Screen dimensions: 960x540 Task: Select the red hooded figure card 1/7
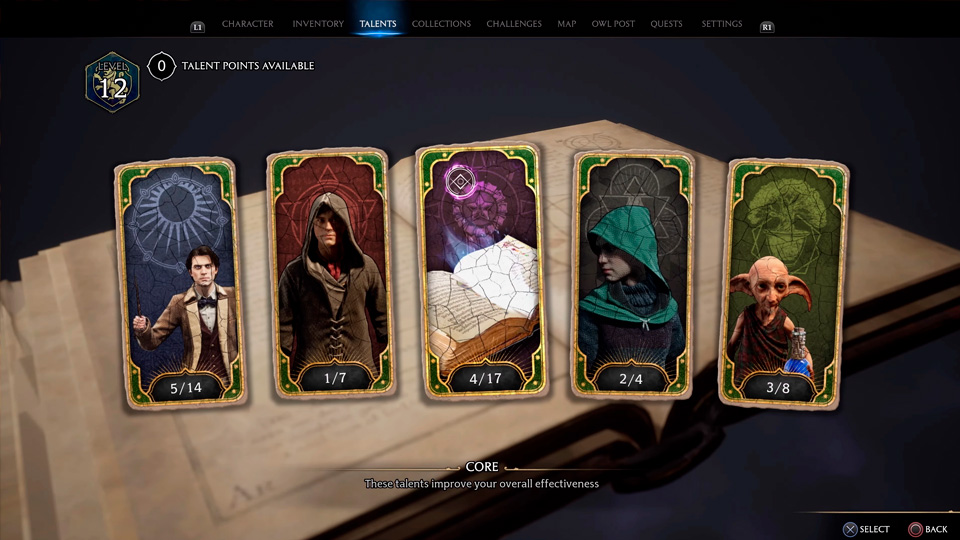pyautogui.click(x=330, y=276)
